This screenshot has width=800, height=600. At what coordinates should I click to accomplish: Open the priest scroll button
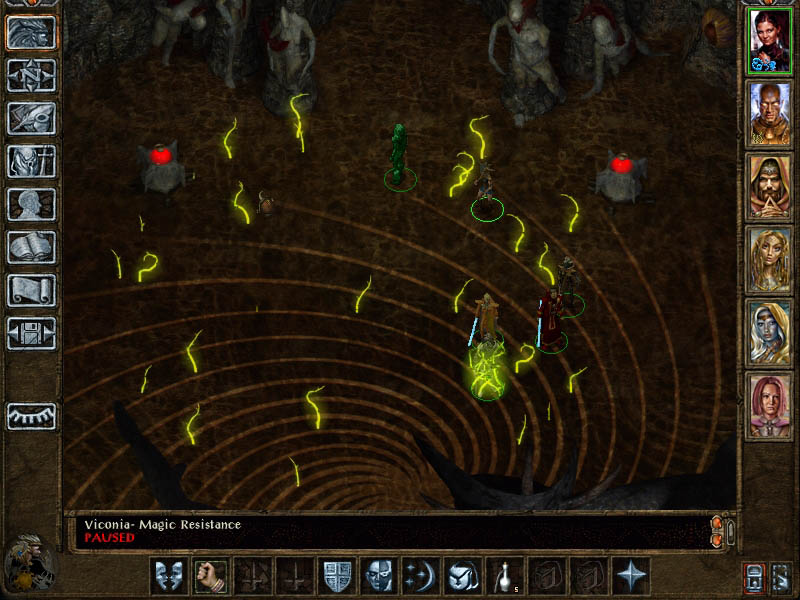31,290
